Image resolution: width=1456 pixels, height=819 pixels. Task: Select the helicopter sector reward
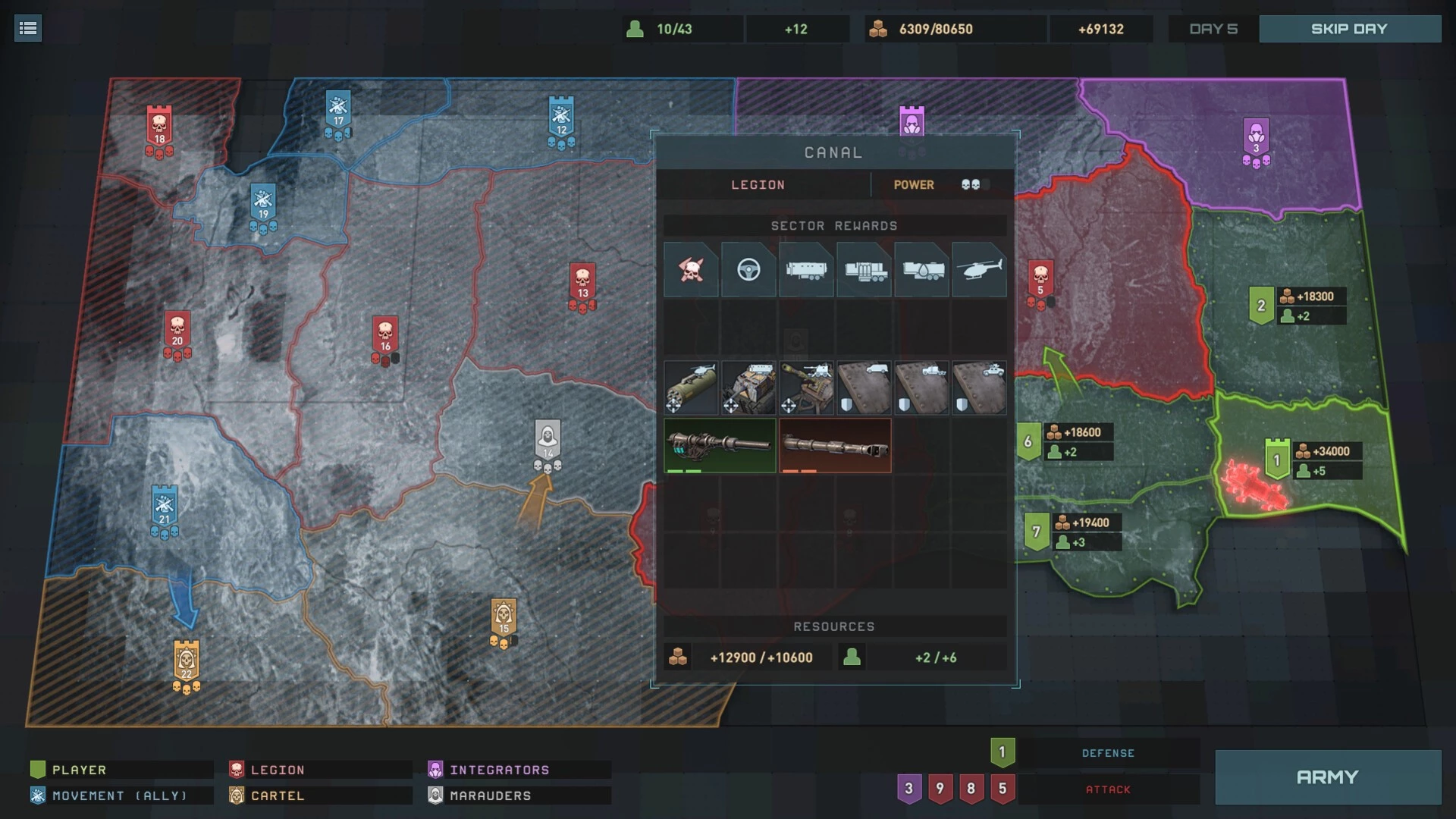tap(979, 269)
